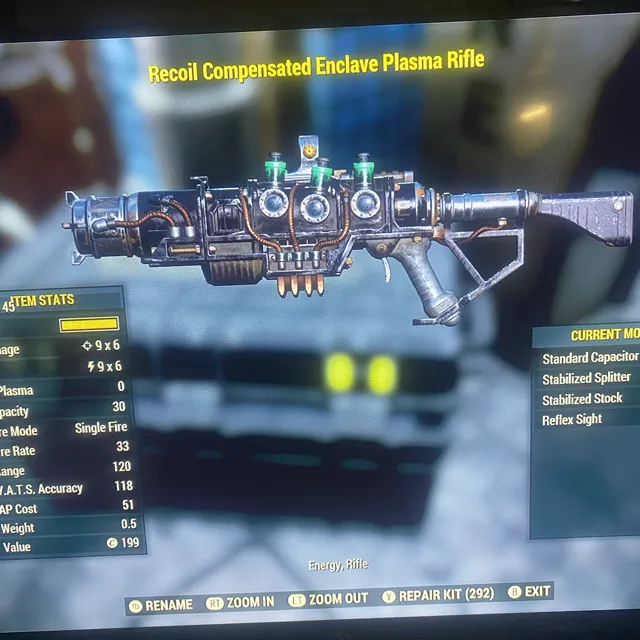The image size is (640, 640).
Task: Click the Rename option
Action: [x=161, y=604]
